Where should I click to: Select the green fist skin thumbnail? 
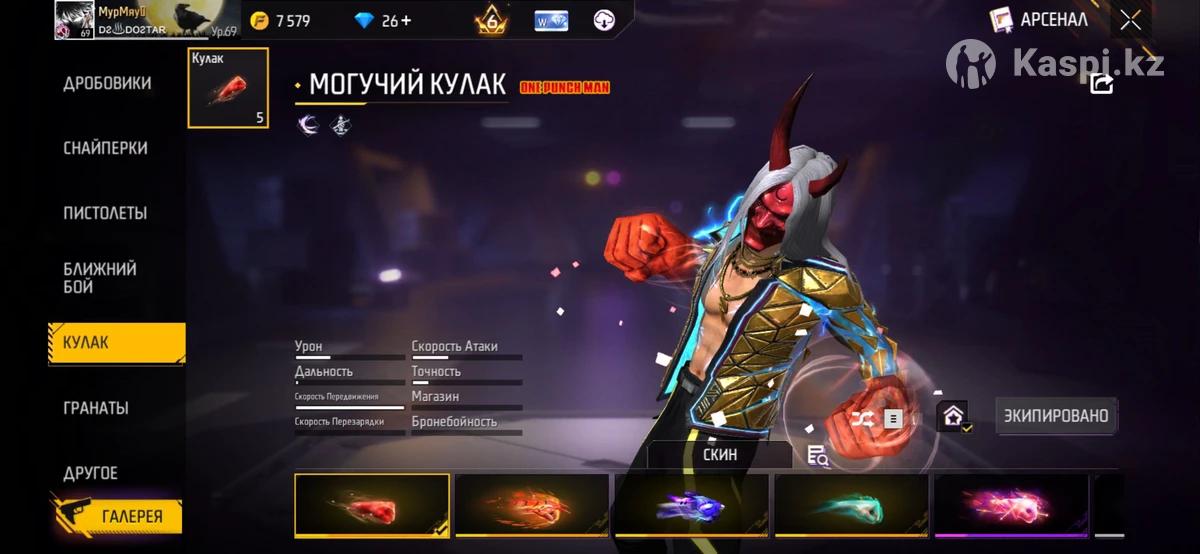tap(852, 506)
